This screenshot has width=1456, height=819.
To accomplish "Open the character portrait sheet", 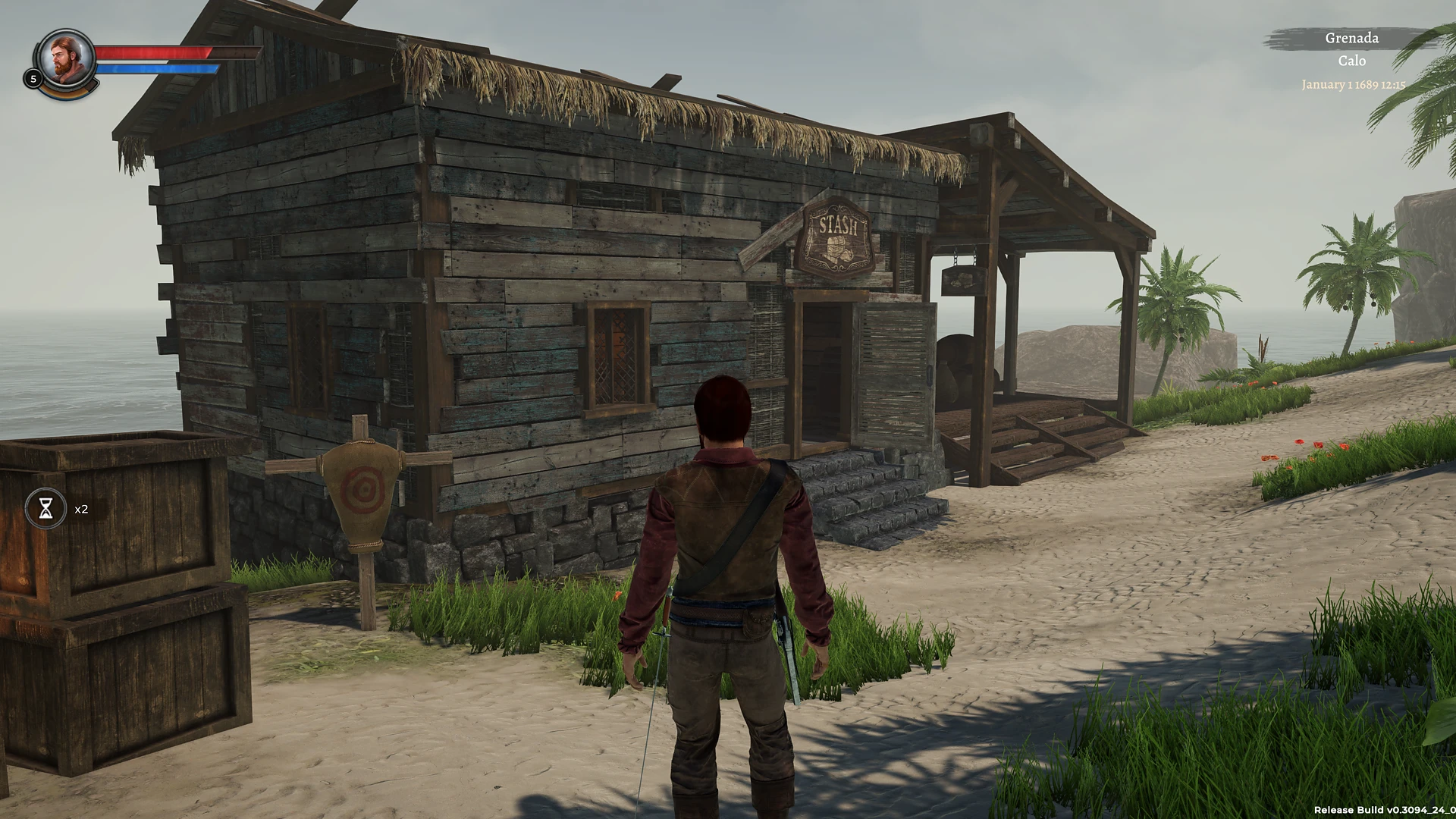I will point(65,58).
